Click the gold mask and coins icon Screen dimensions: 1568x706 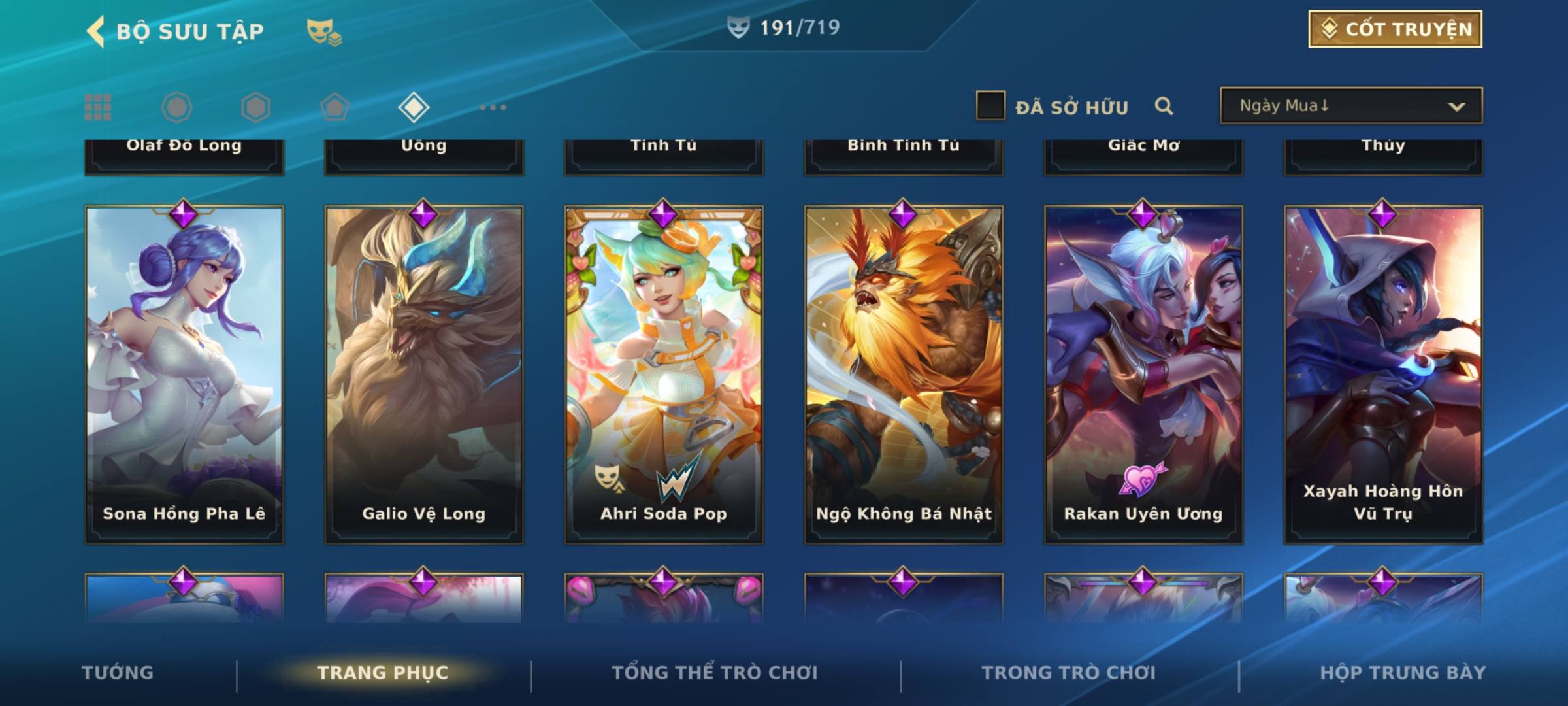324,31
